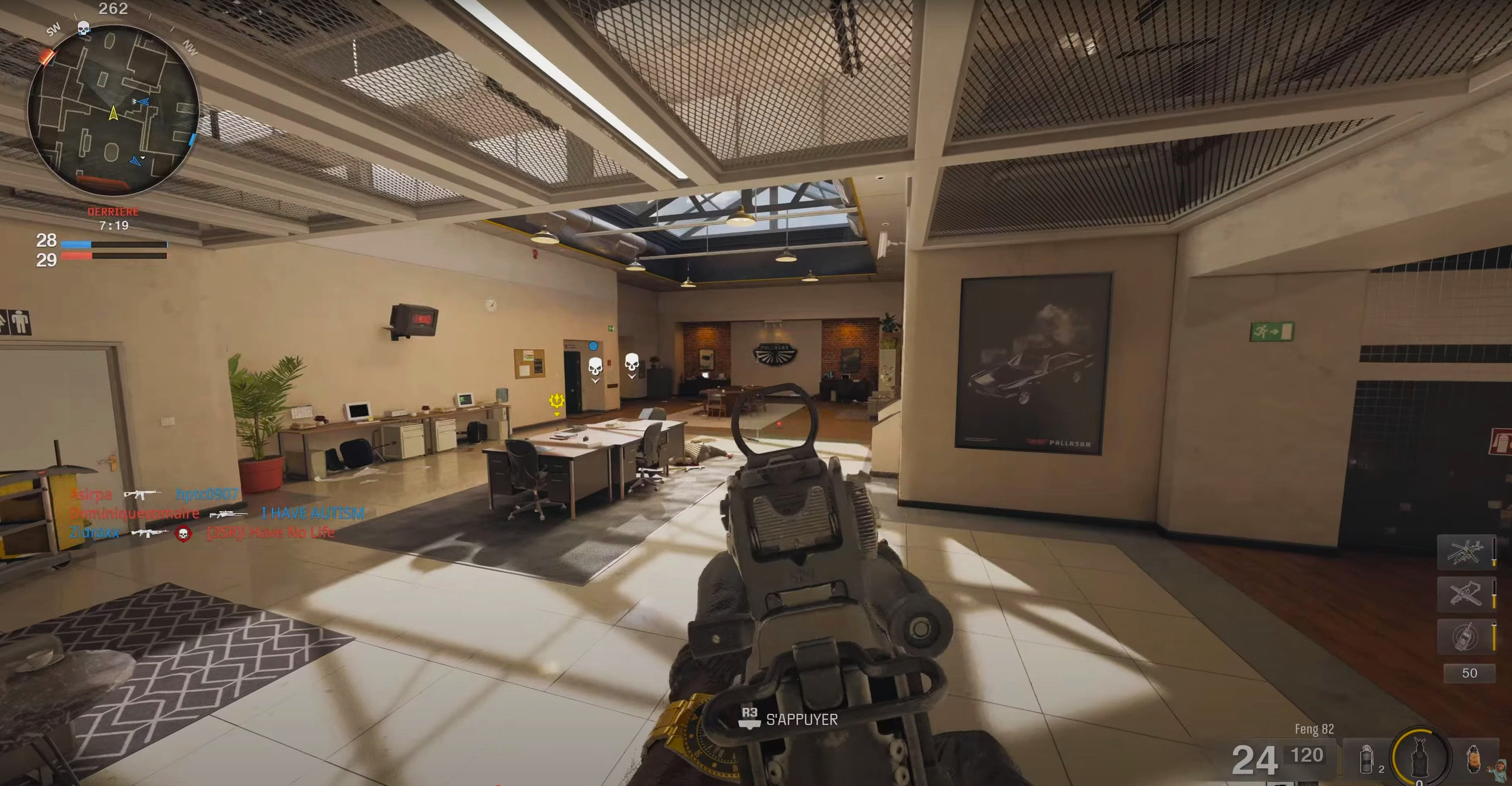Image resolution: width=1512 pixels, height=786 pixels.
Task: Toggle the DERRIÈRE direction warning indicator
Action: pos(112,211)
